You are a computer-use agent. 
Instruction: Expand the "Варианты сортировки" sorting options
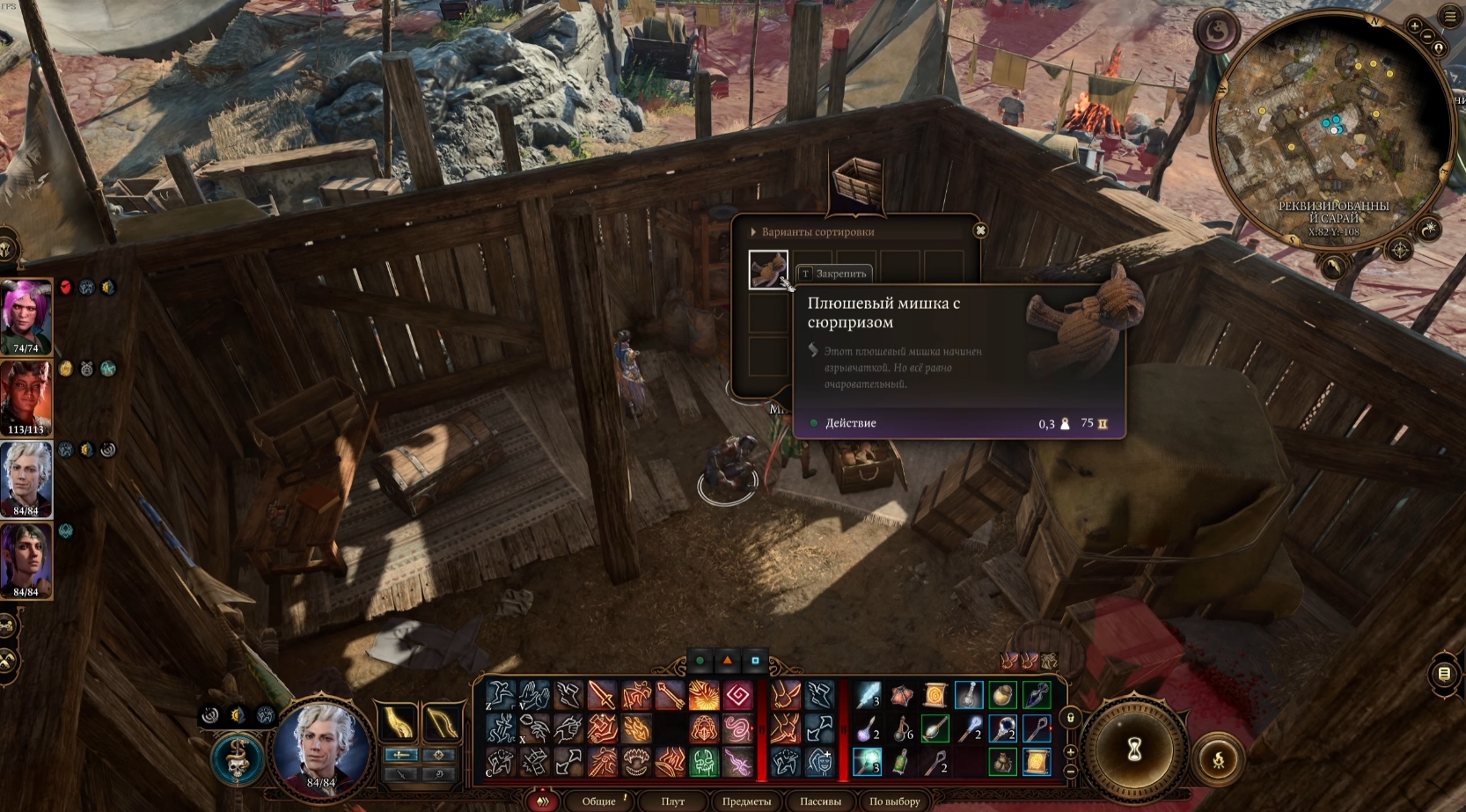click(x=811, y=232)
